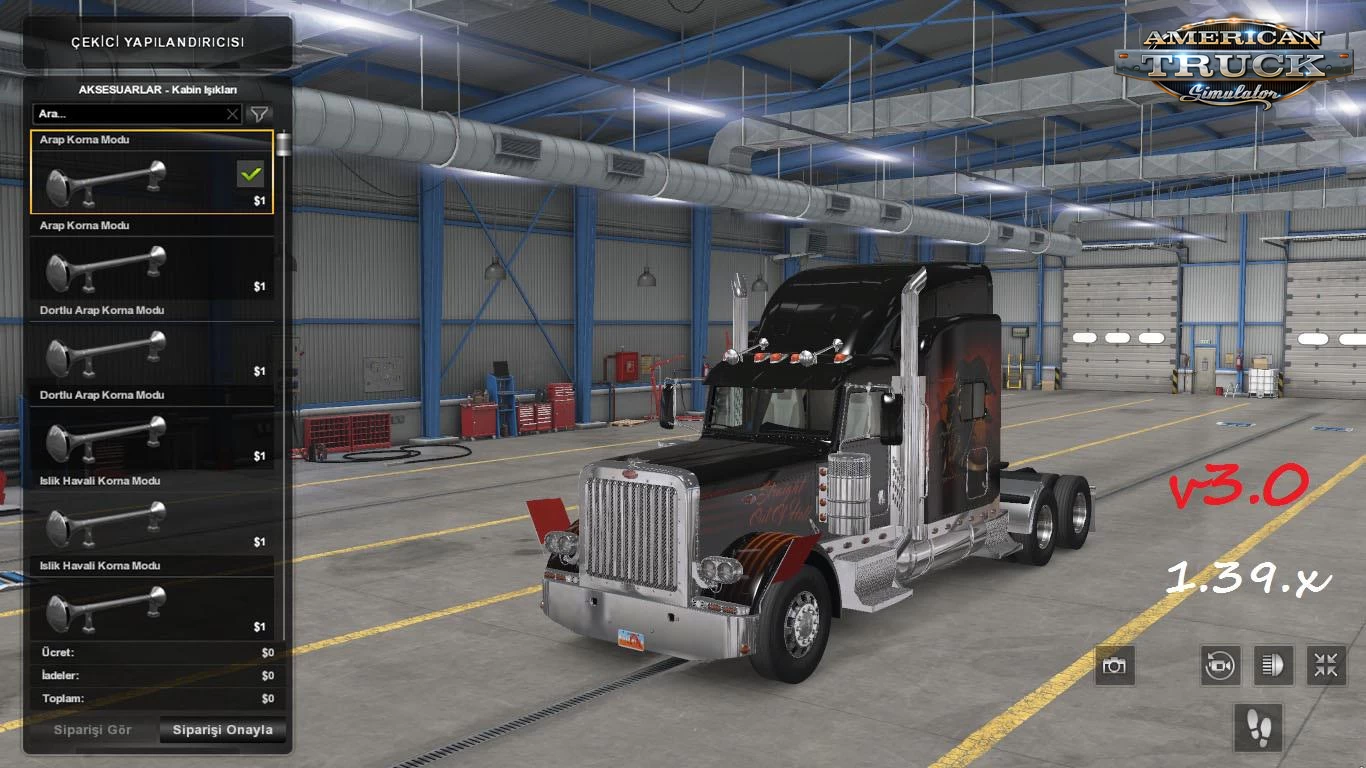Click inside the Ara search field
This screenshot has height=768, width=1366.
[120, 114]
